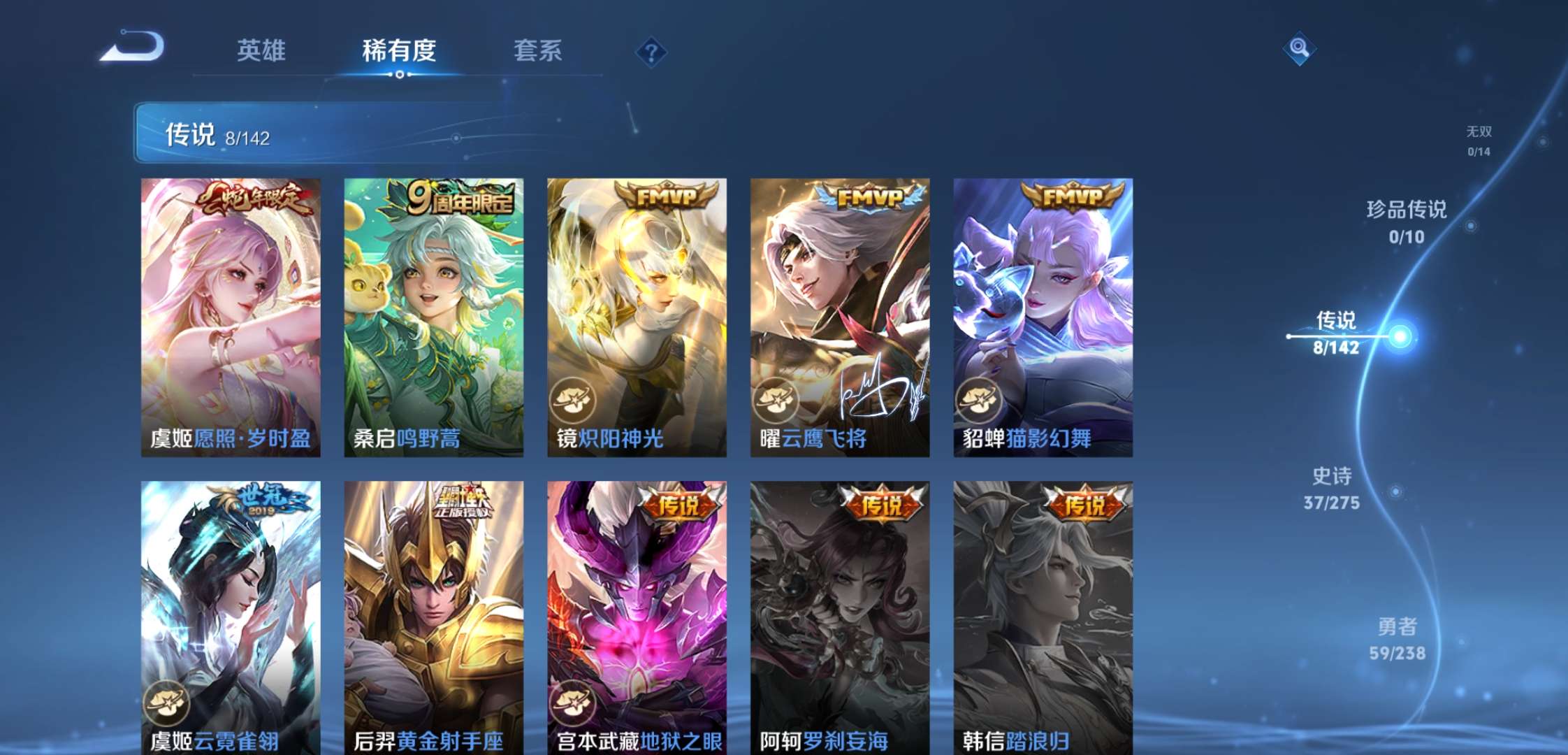The image size is (1568, 755).
Task: Switch to the 英雄 tab
Action: [261, 50]
